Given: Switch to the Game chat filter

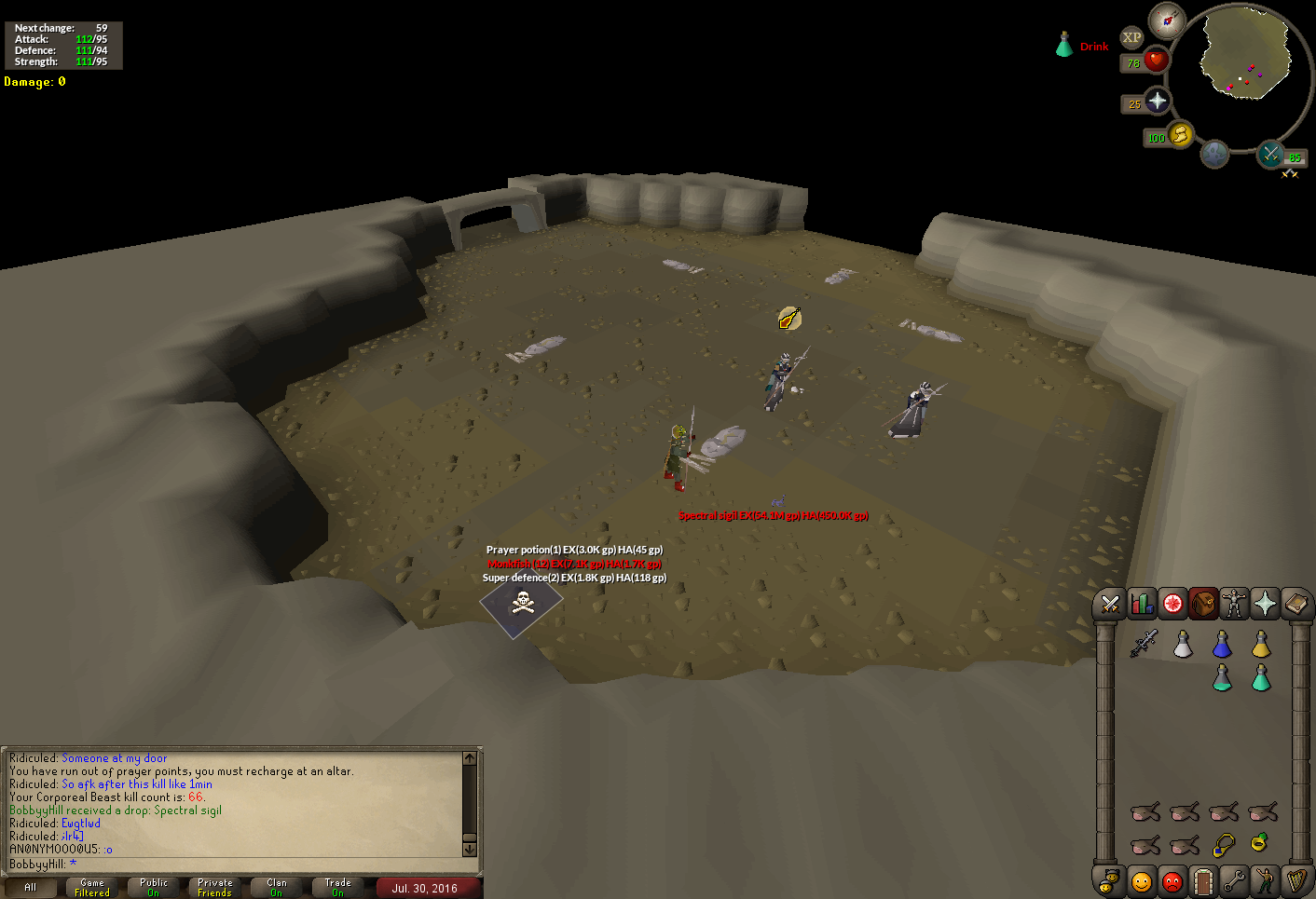Looking at the screenshot, I should pos(92,887).
